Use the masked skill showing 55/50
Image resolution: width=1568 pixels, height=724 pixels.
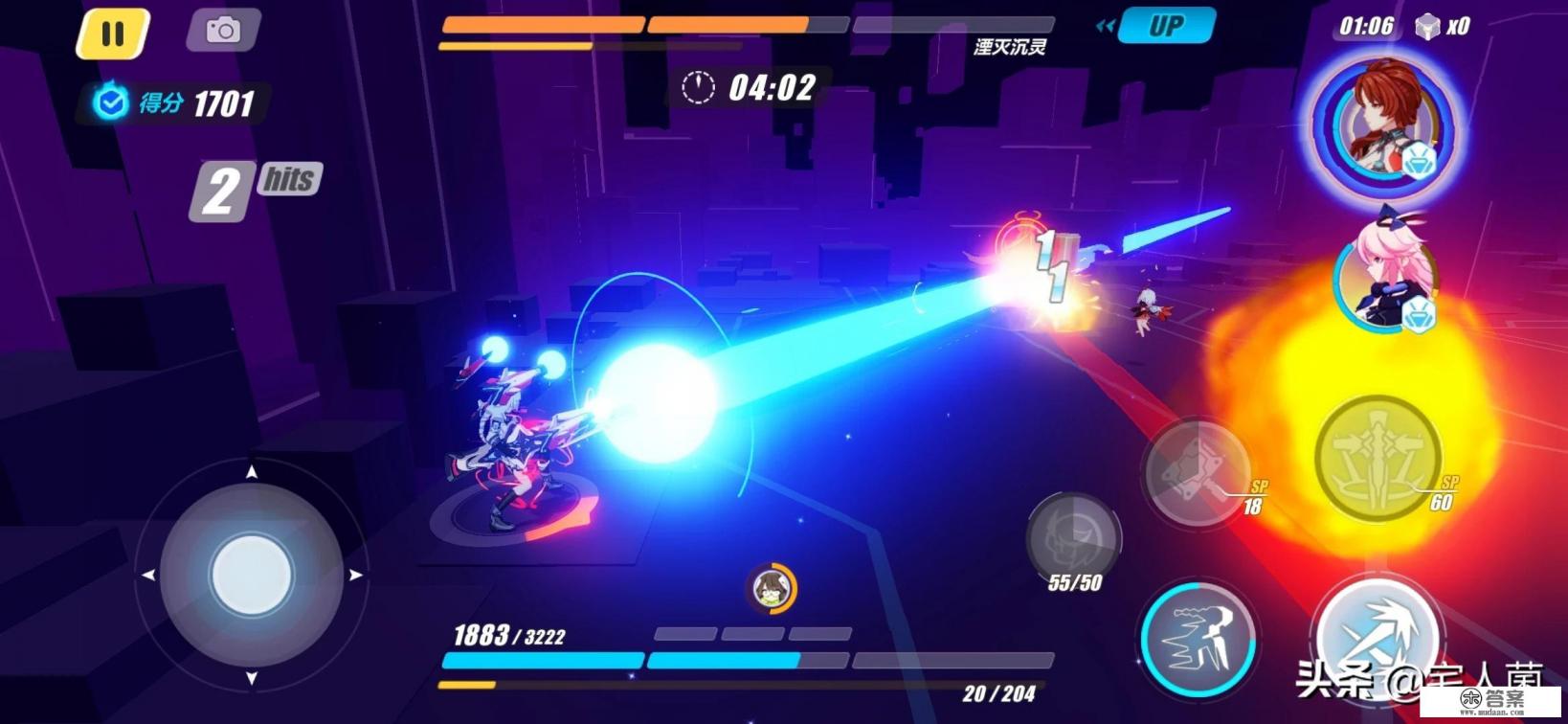click(x=1072, y=537)
